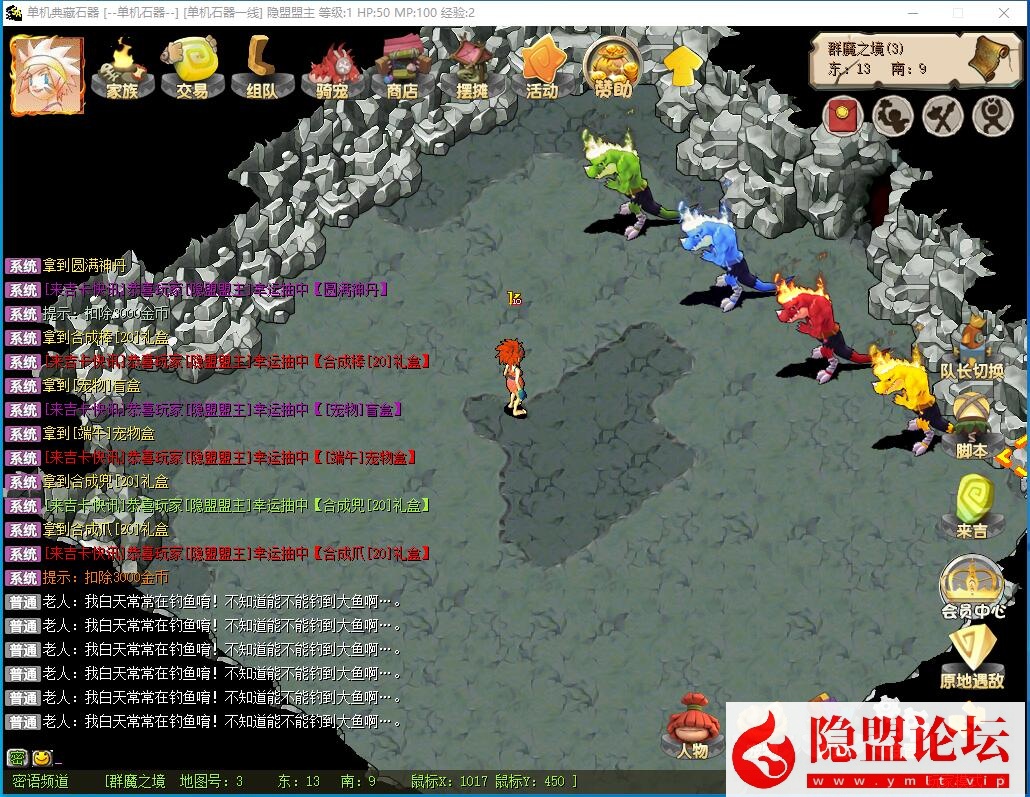
Task: Open the 人物 character menu
Action: tap(692, 728)
